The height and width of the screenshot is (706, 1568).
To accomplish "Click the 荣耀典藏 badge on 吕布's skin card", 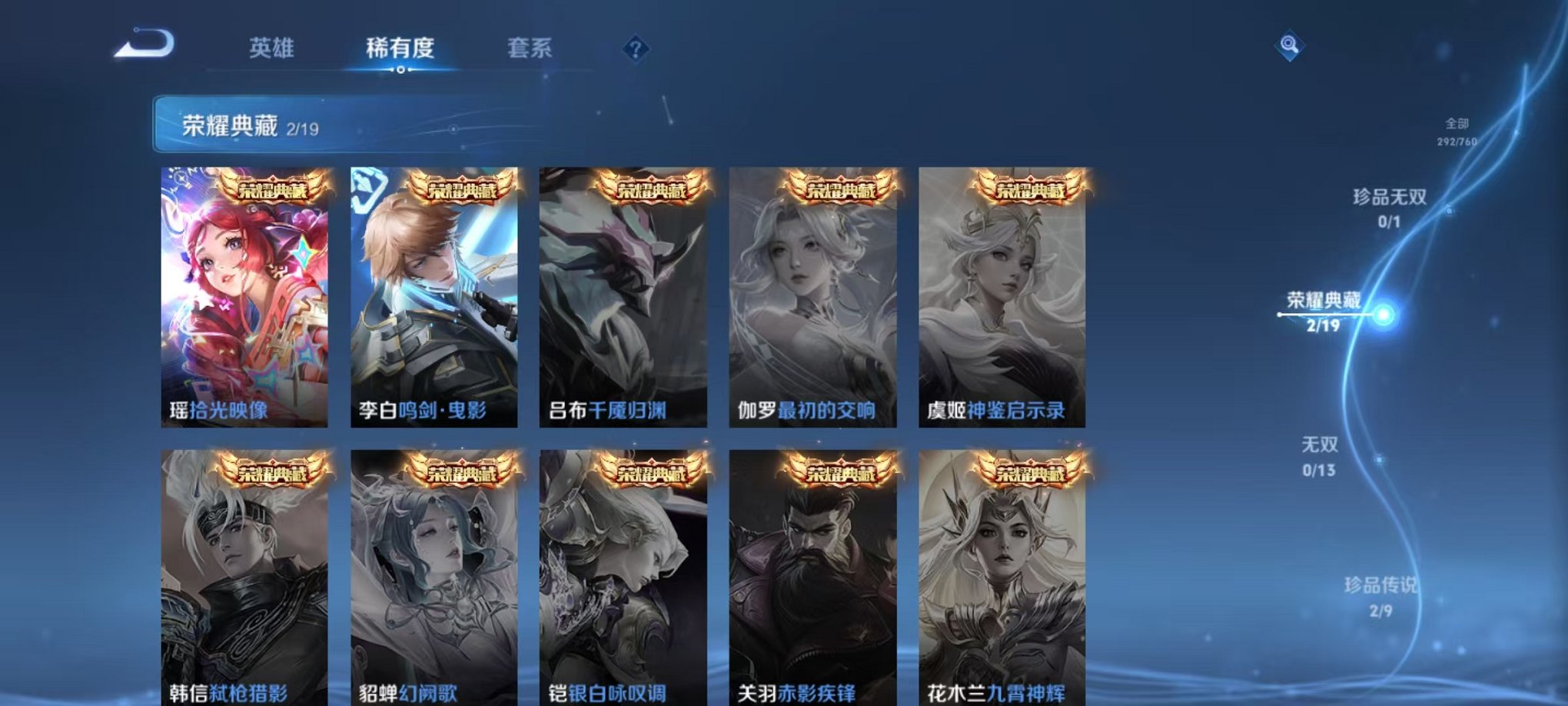I will (x=652, y=187).
